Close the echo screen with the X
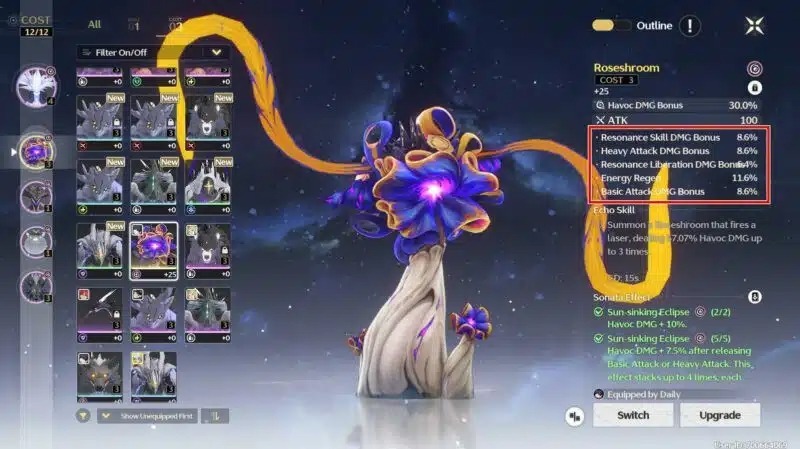This screenshot has height=449, width=800. pos(754,26)
